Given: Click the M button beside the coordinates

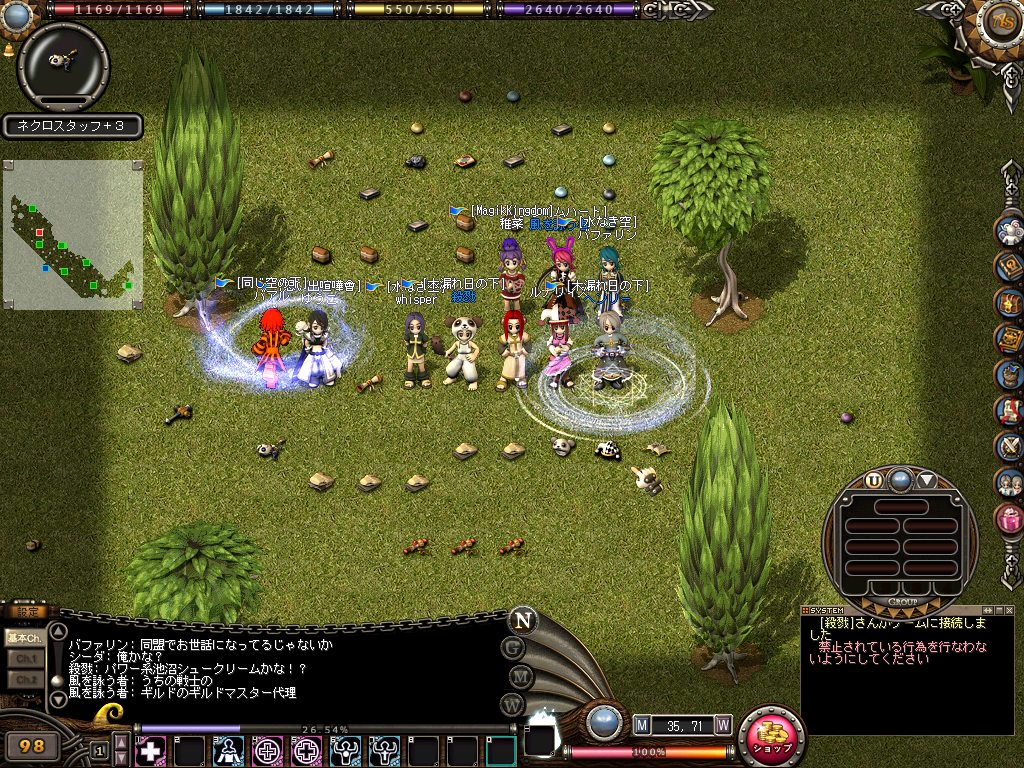Looking at the screenshot, I should click(642, 724).
